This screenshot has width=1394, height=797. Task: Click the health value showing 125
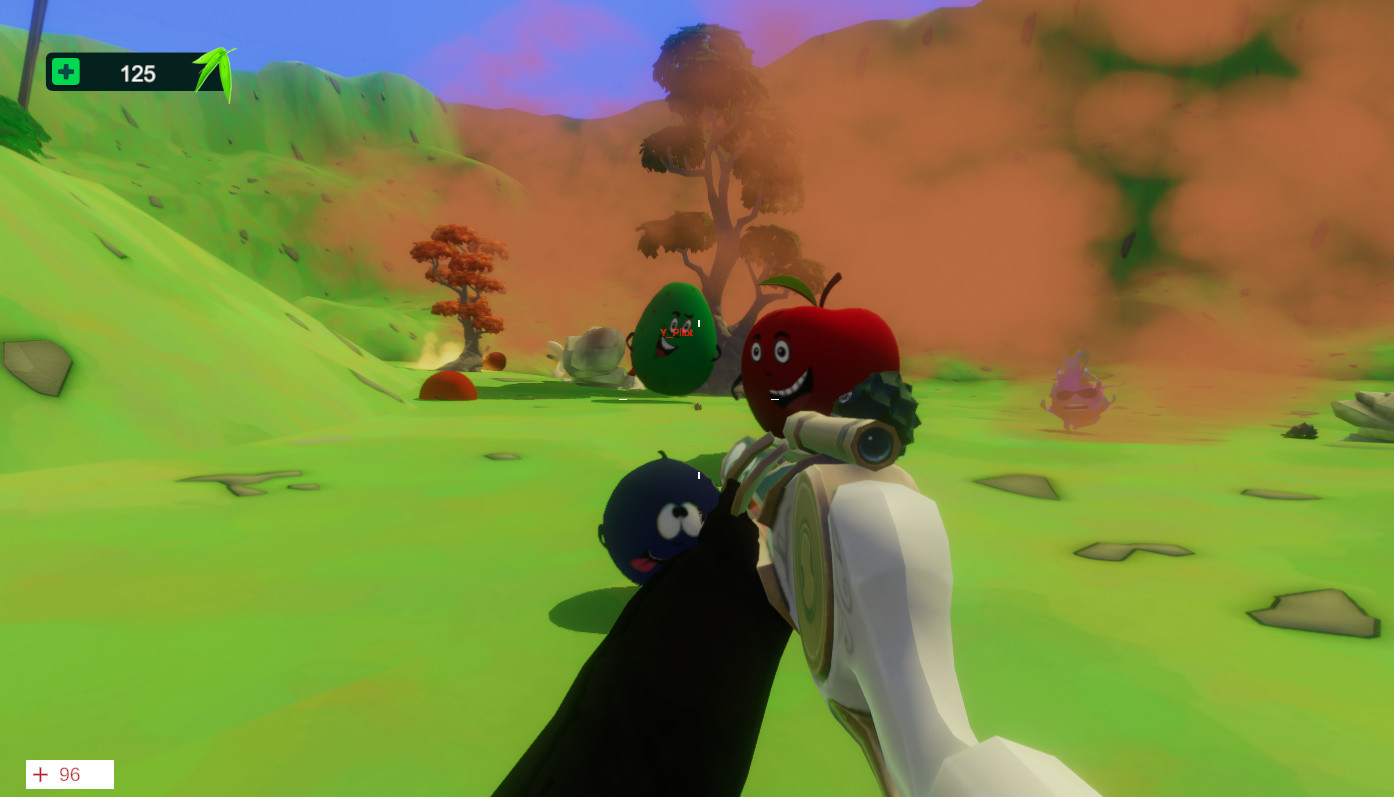140,72
